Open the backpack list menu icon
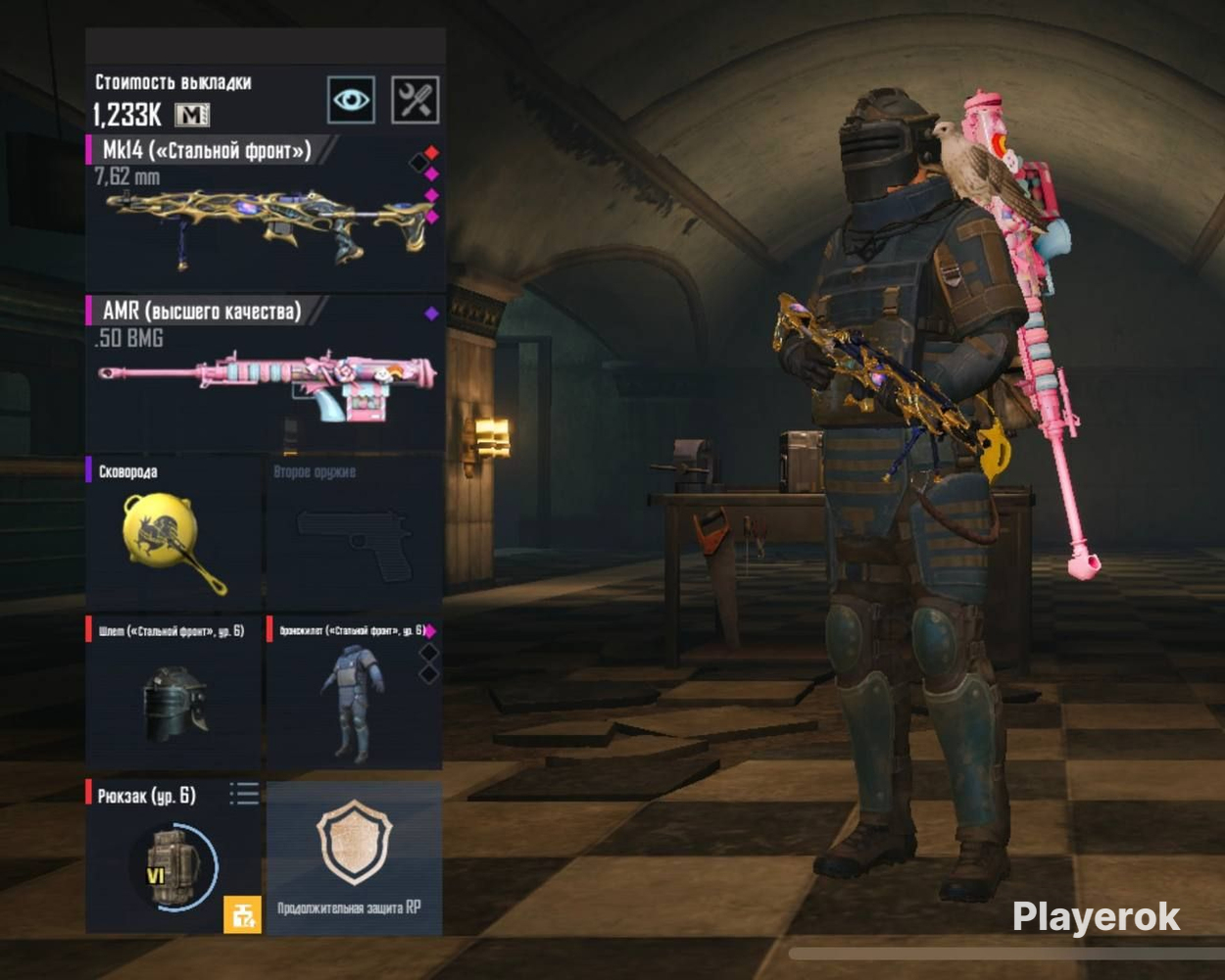The width and height of the screenshot is (1225, 980). pyautogui.click(x=244, y=793)
